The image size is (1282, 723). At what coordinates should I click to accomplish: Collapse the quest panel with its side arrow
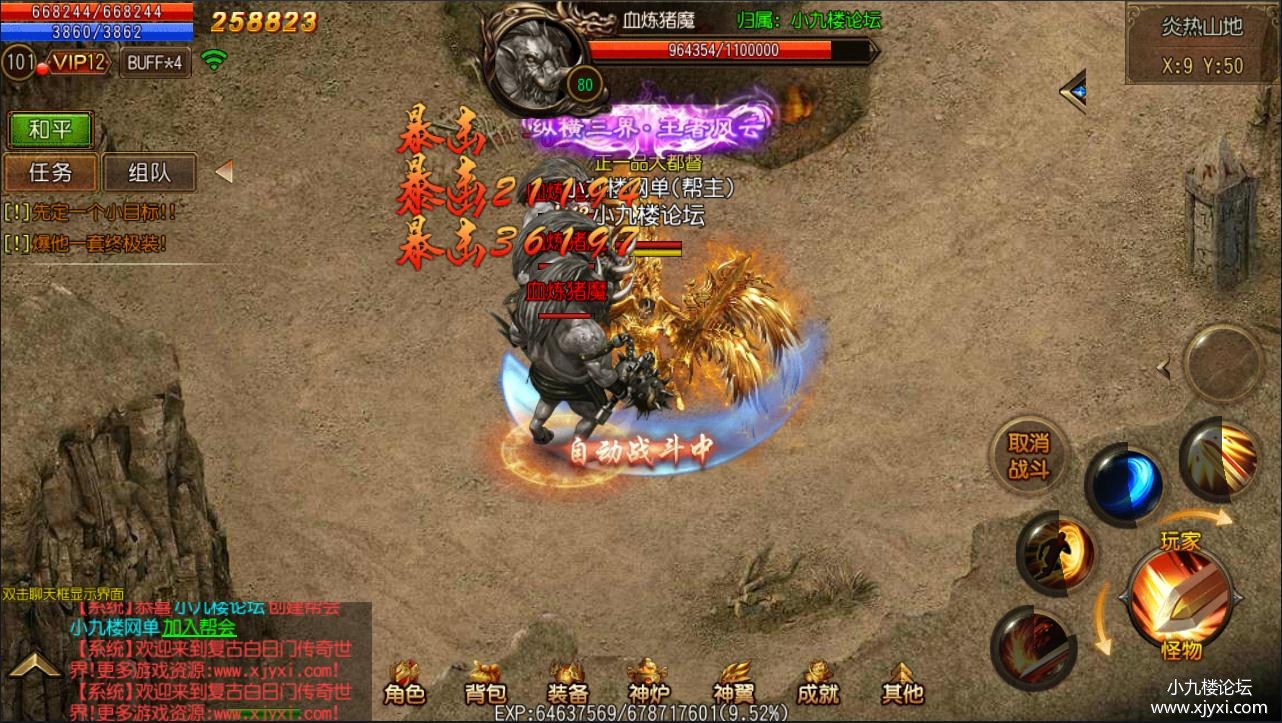coord(224,172)
